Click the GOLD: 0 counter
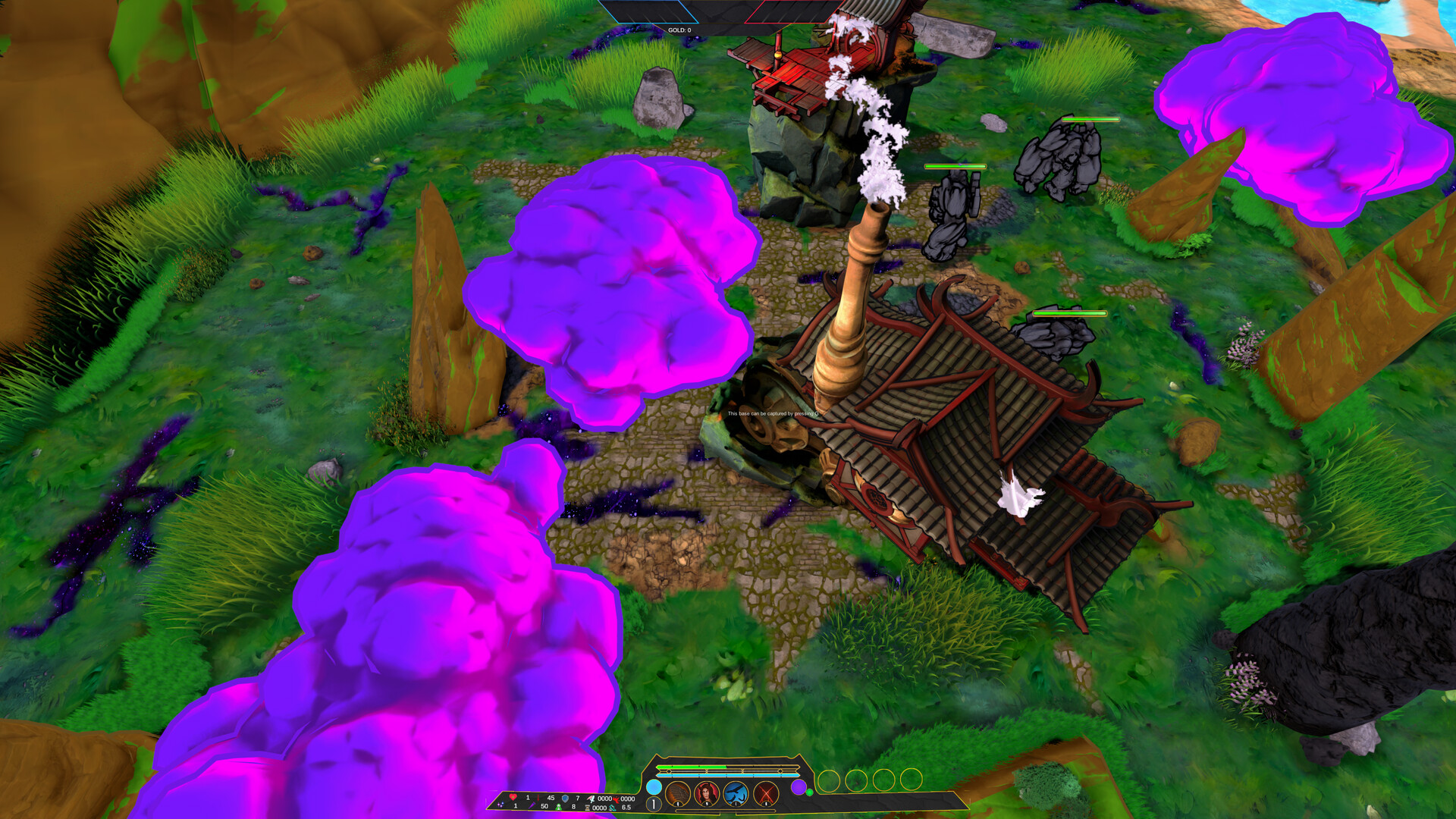 tap(680, 30)
